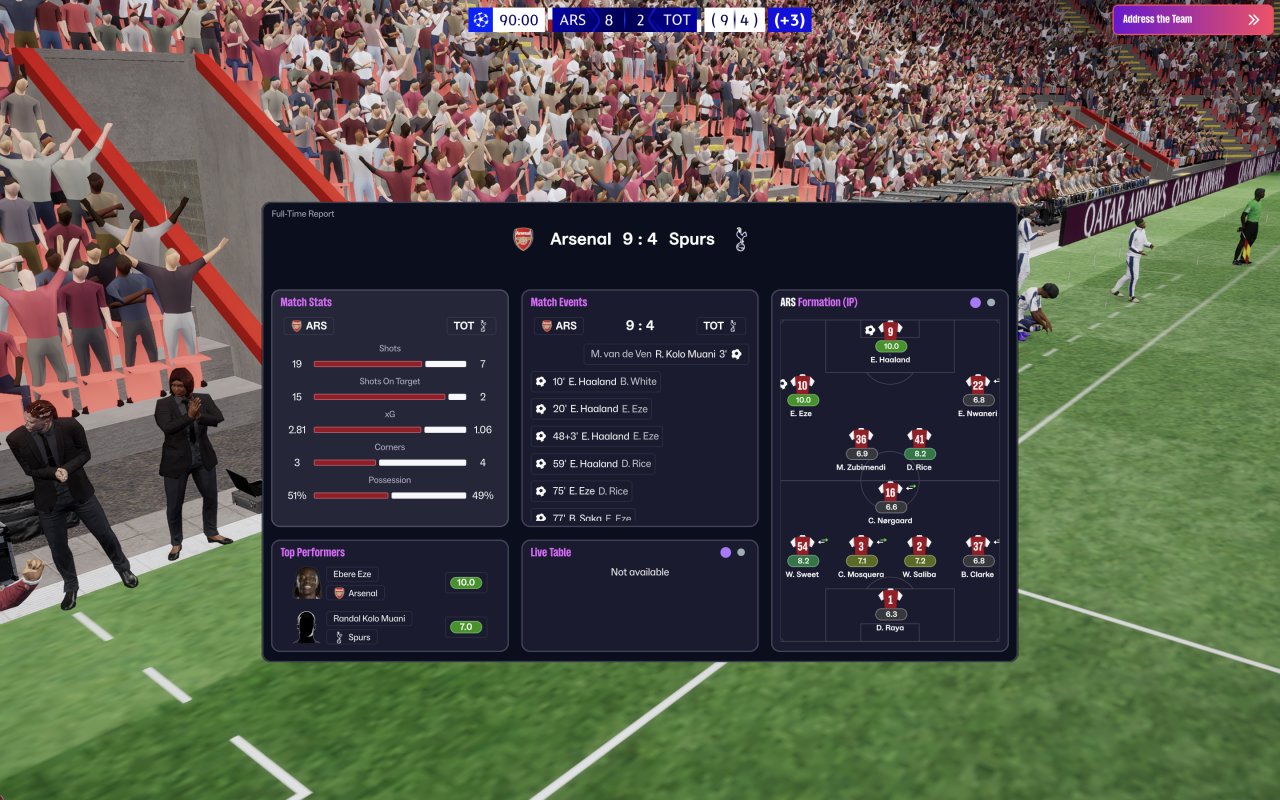1280x800 pixels.
Task: Select E. Haaland on the formation pitch
Action: pos(890,331)
